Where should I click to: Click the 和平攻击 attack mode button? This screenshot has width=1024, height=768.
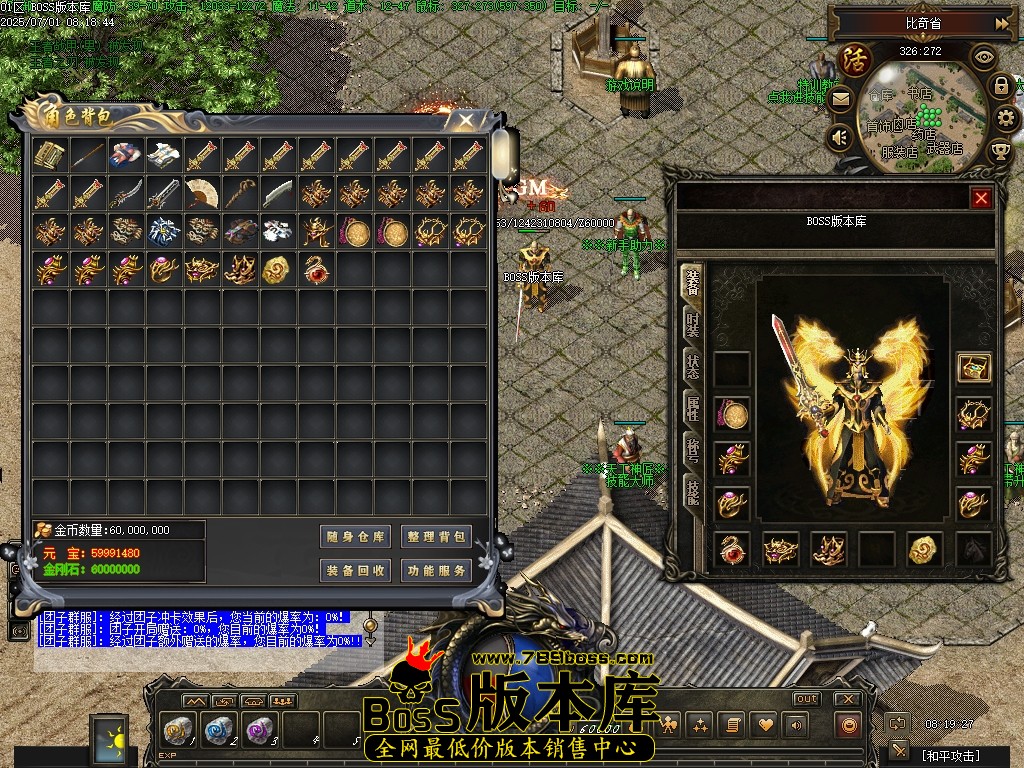tap(950, 755)
